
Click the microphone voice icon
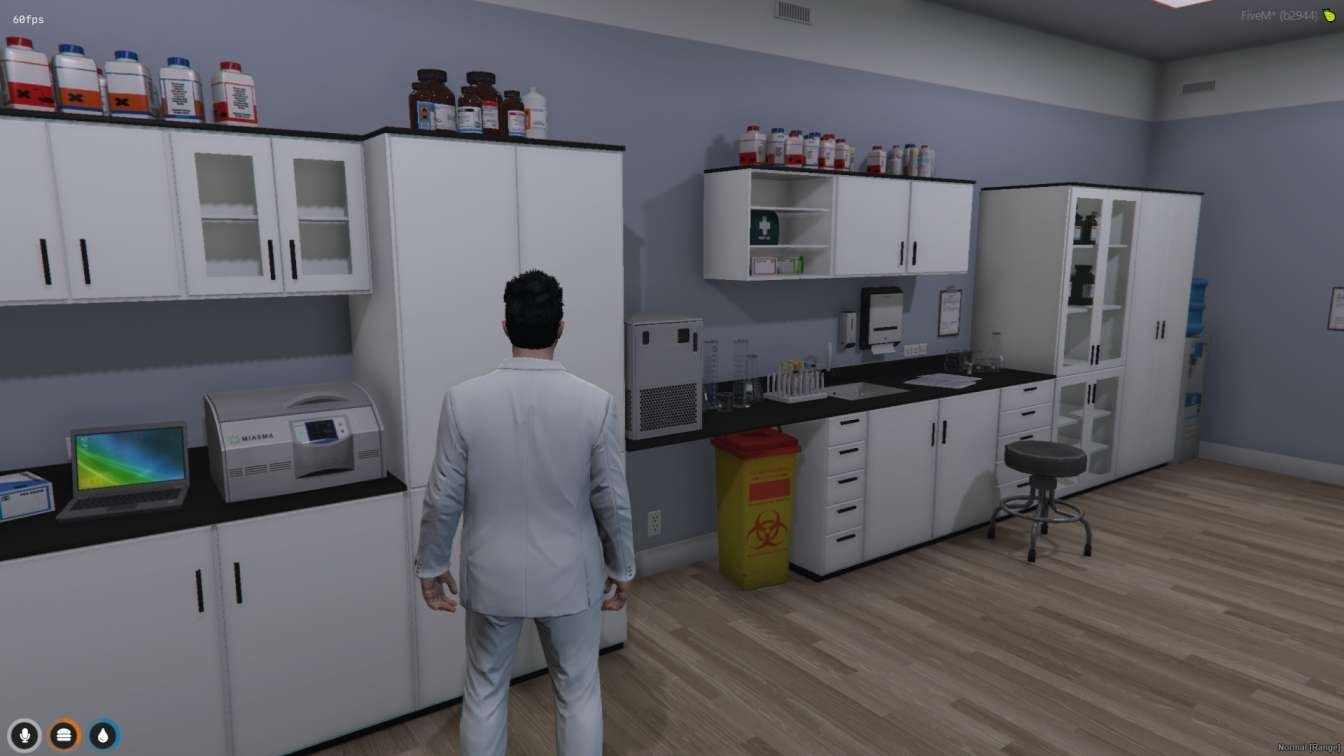[x=25, y=735]
